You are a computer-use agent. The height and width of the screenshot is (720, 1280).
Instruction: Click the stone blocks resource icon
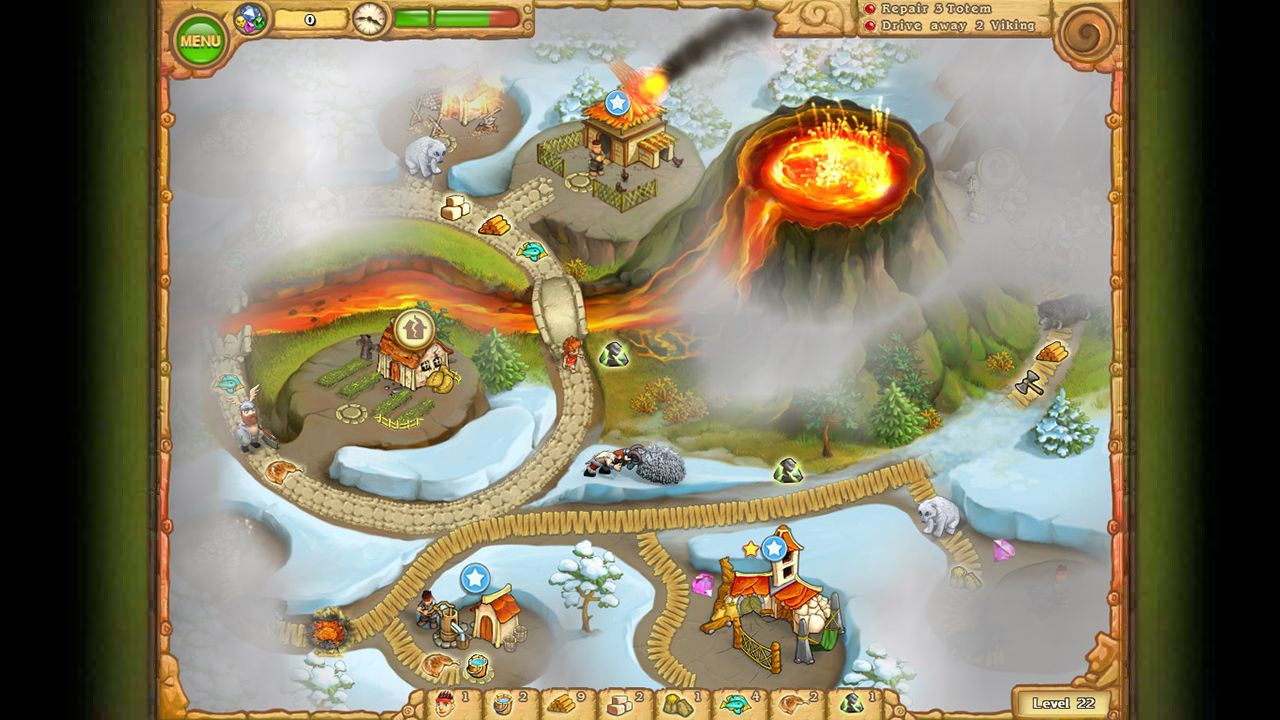click(x=621, y=702)
